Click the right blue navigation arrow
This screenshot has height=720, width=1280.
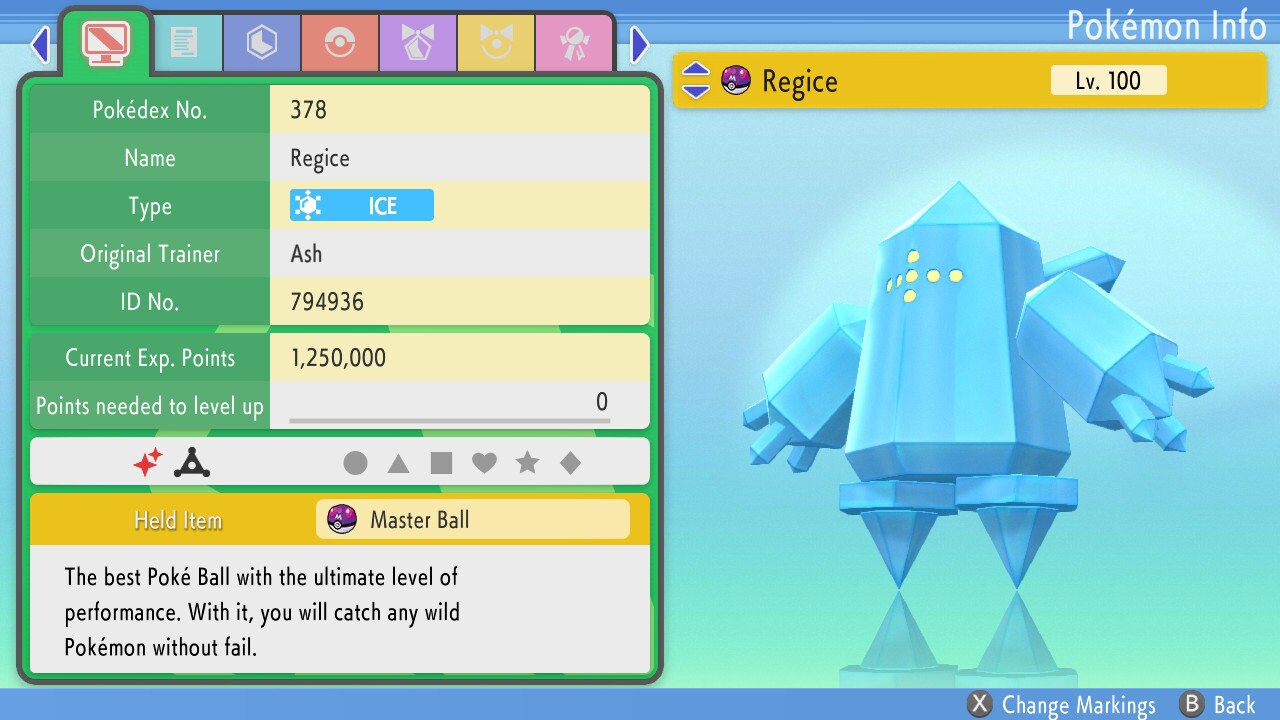(x=640, y=44)
